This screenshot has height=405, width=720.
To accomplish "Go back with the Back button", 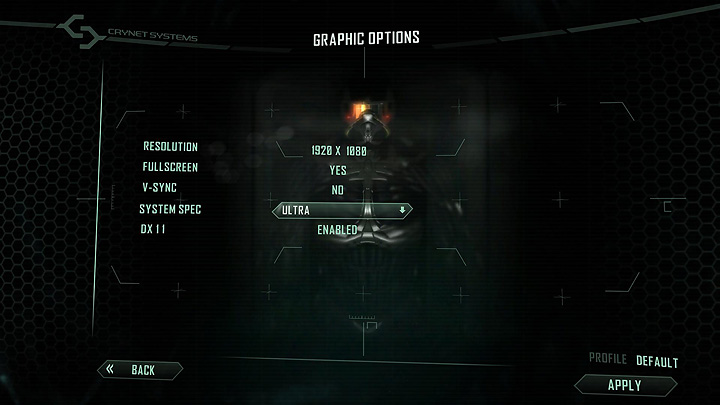I will [140, 370].
